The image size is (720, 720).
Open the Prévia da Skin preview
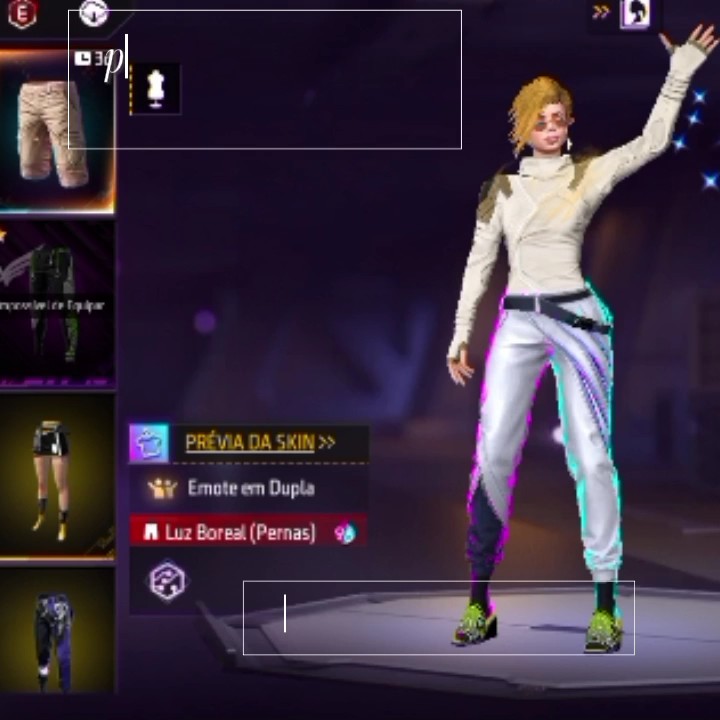(x=250, y=443)
